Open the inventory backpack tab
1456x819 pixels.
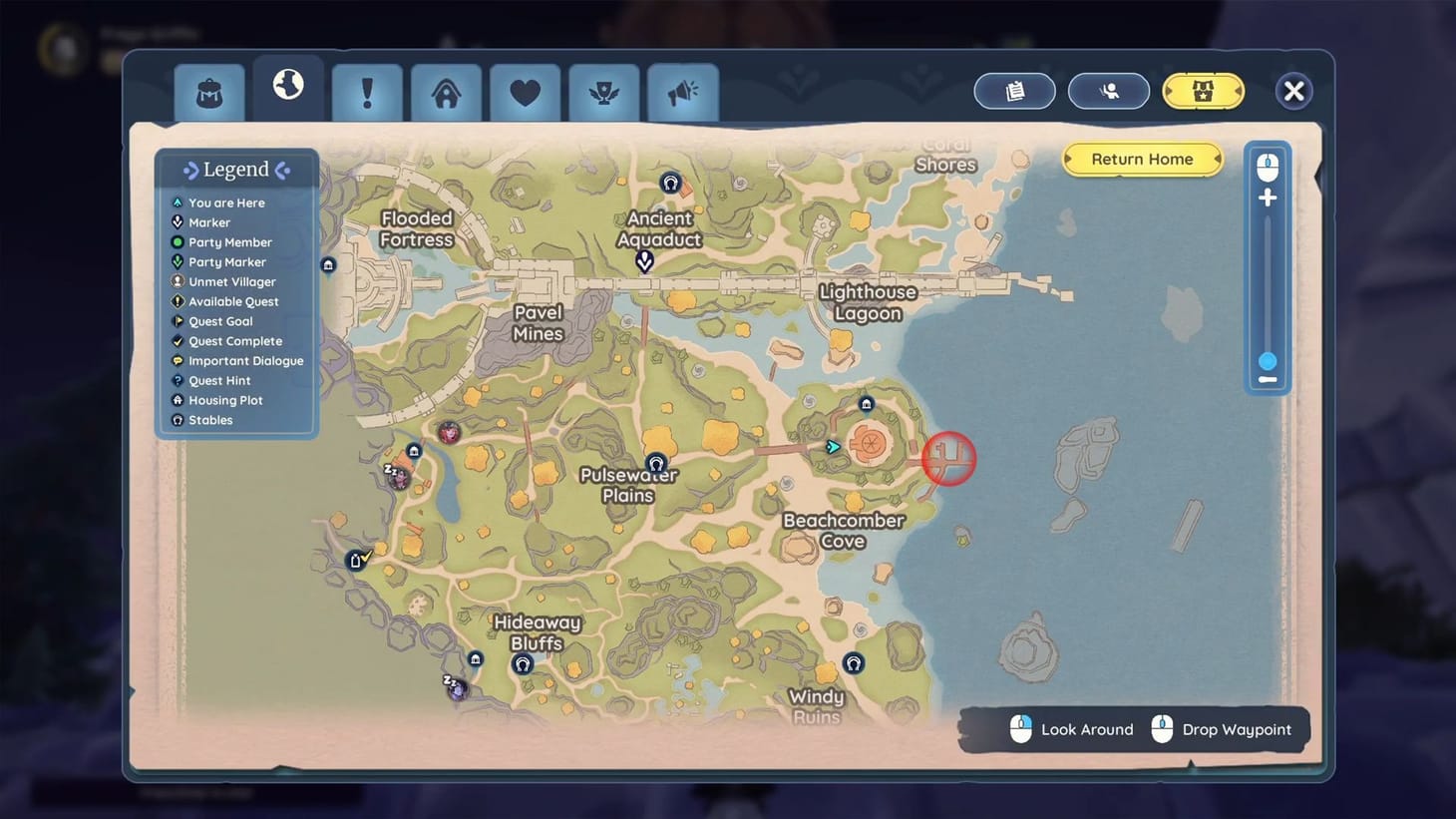click(208, 91)
